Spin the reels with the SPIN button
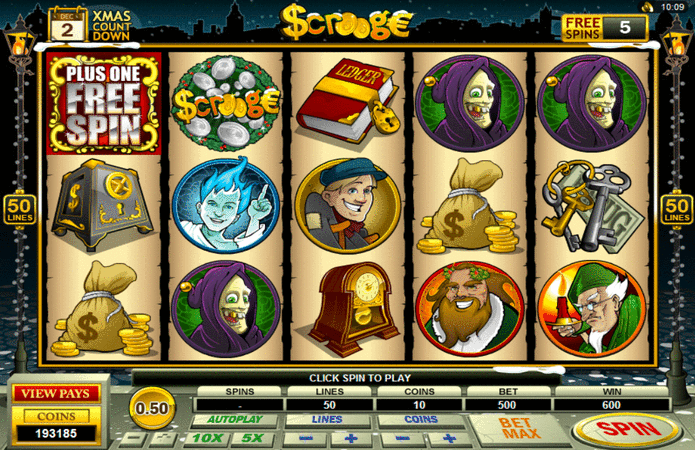 pos(628,430)
